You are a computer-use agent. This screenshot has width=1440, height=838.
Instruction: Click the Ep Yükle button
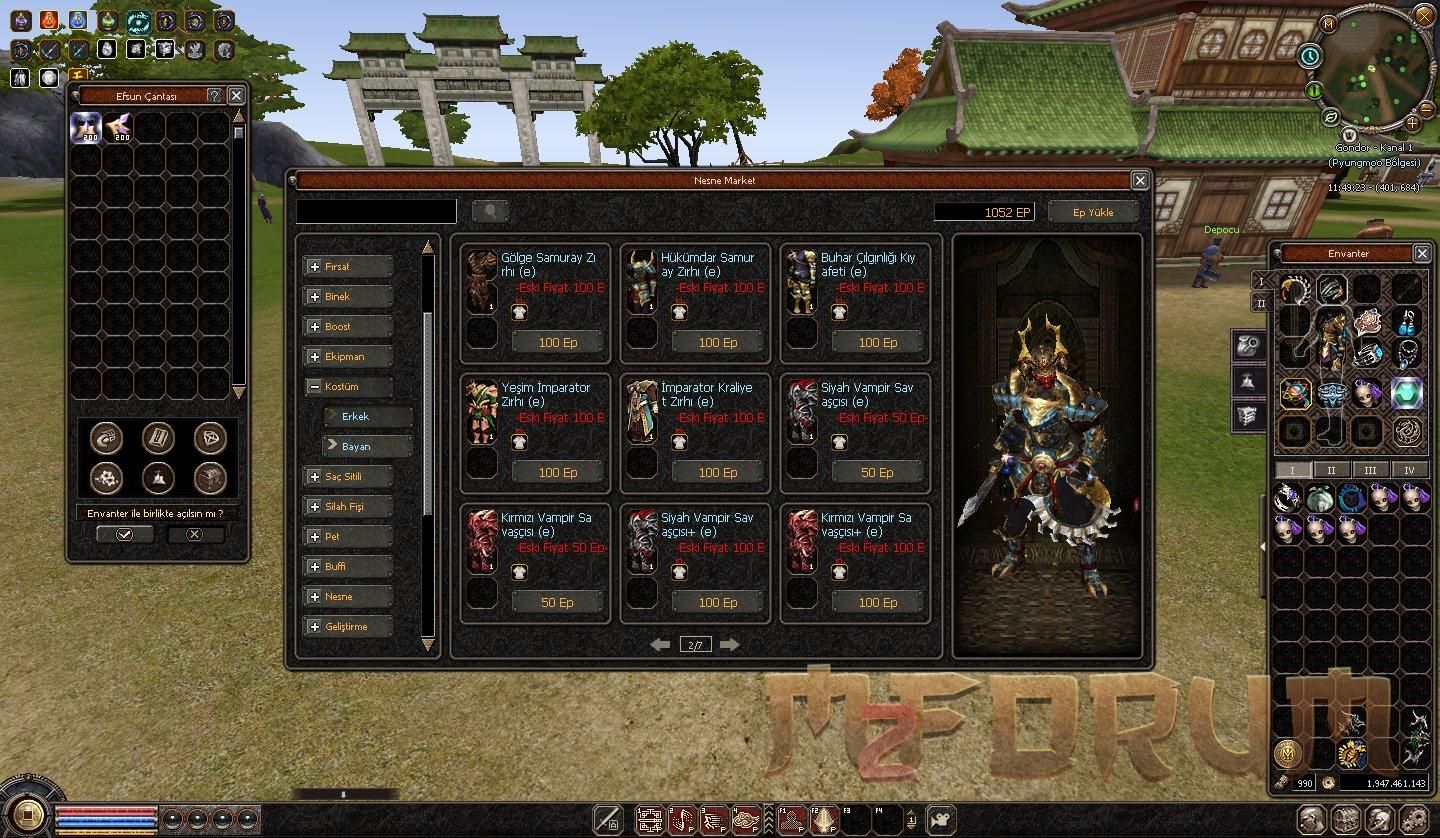click(1093, 212)
